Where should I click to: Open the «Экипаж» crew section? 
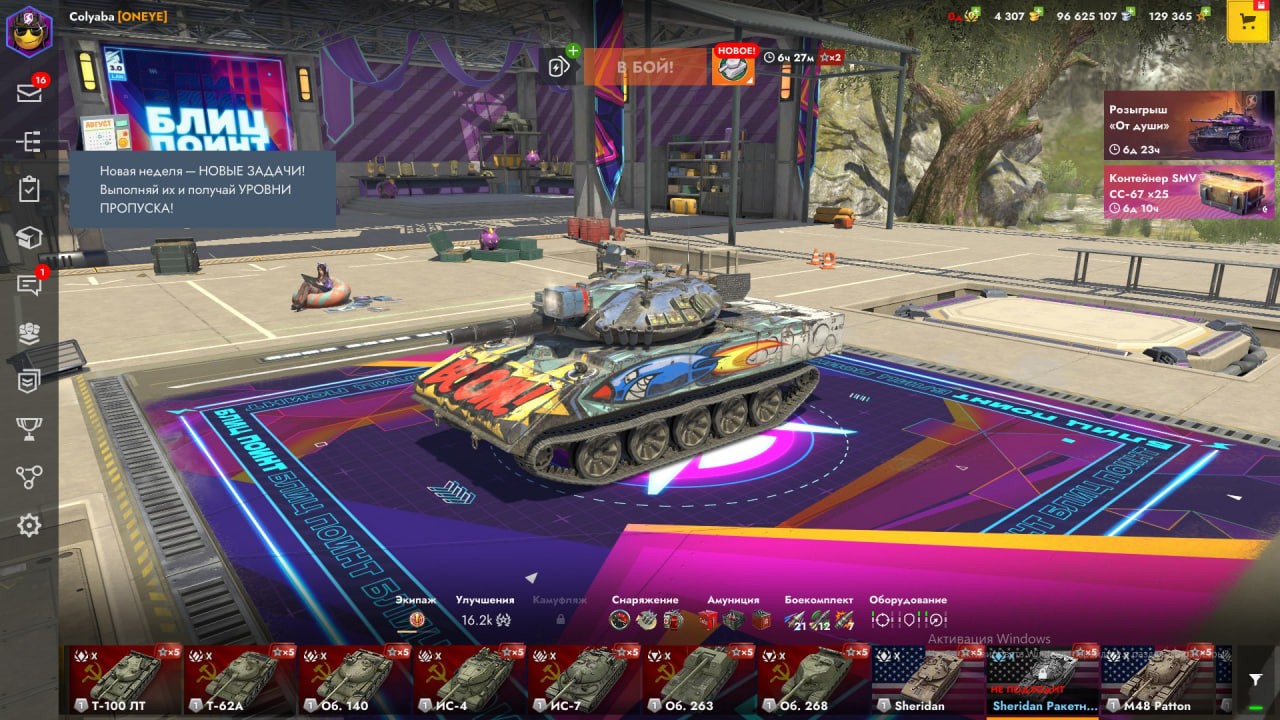[x=416, y=612]
